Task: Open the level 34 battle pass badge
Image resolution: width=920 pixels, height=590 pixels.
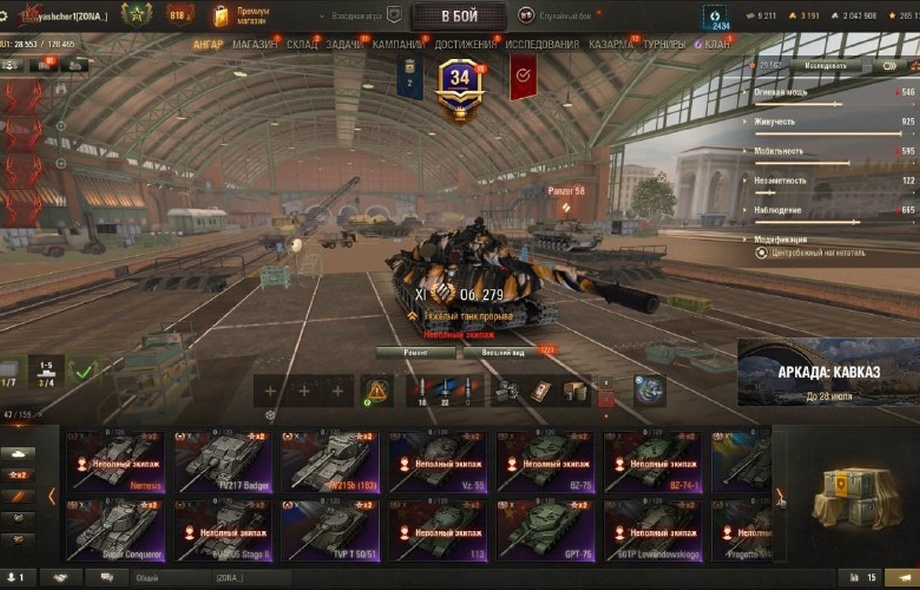Action: coord(460,86)
